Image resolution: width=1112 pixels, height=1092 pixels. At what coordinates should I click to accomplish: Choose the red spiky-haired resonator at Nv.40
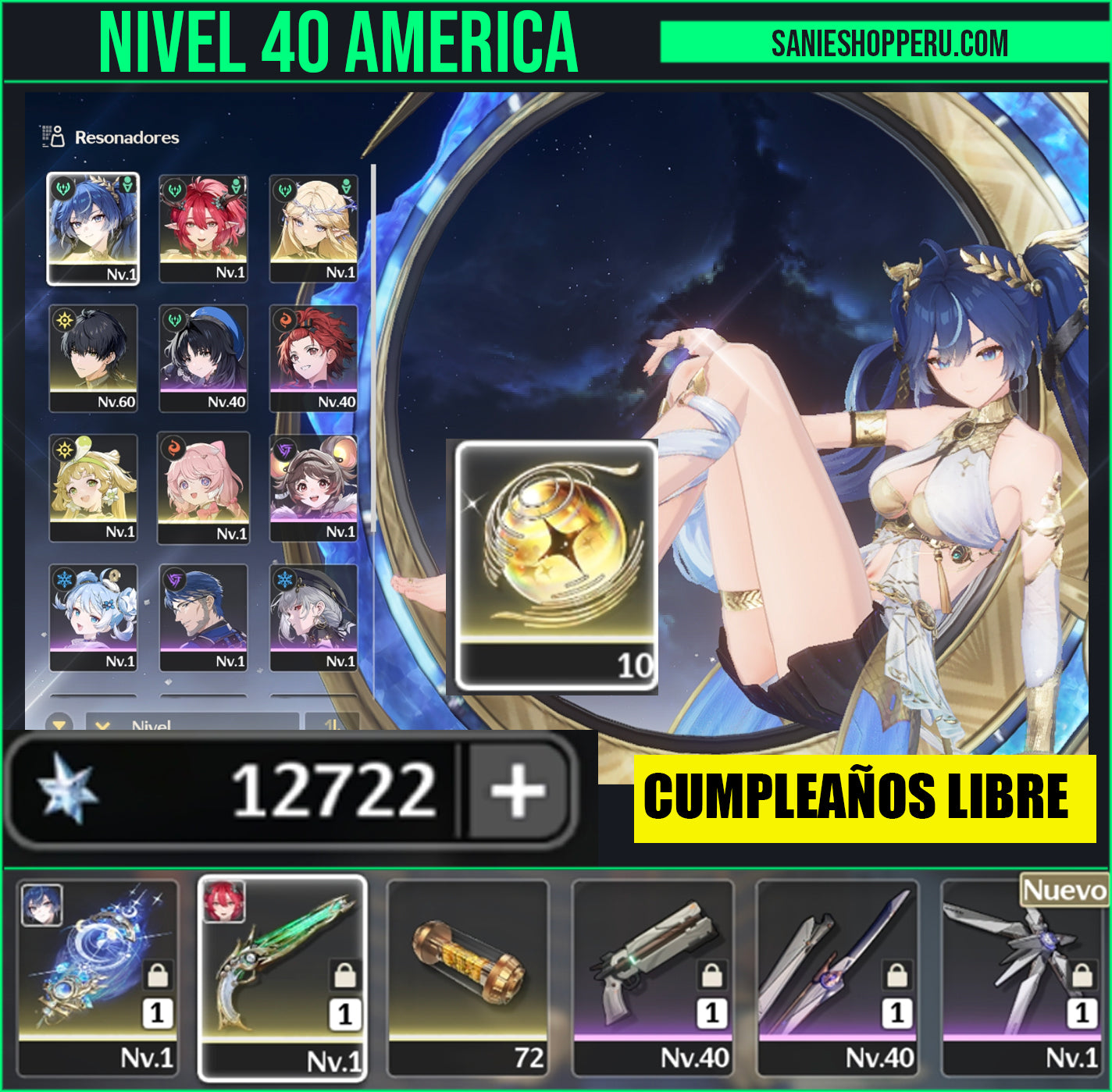pos(313,358)
